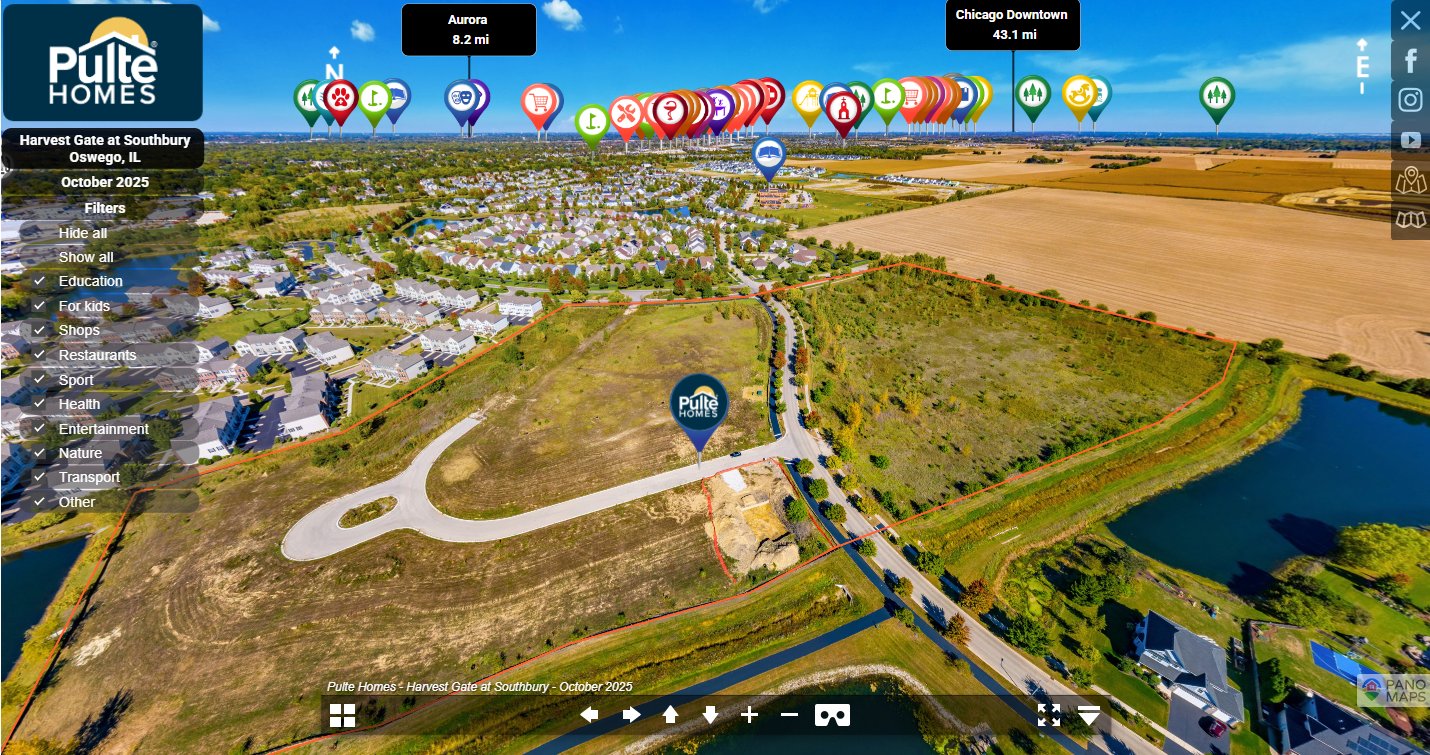Image resolution: width=1430 pixels, height=755 pixels.
Task: Toggle the Health filter
Action: point(79,404)
